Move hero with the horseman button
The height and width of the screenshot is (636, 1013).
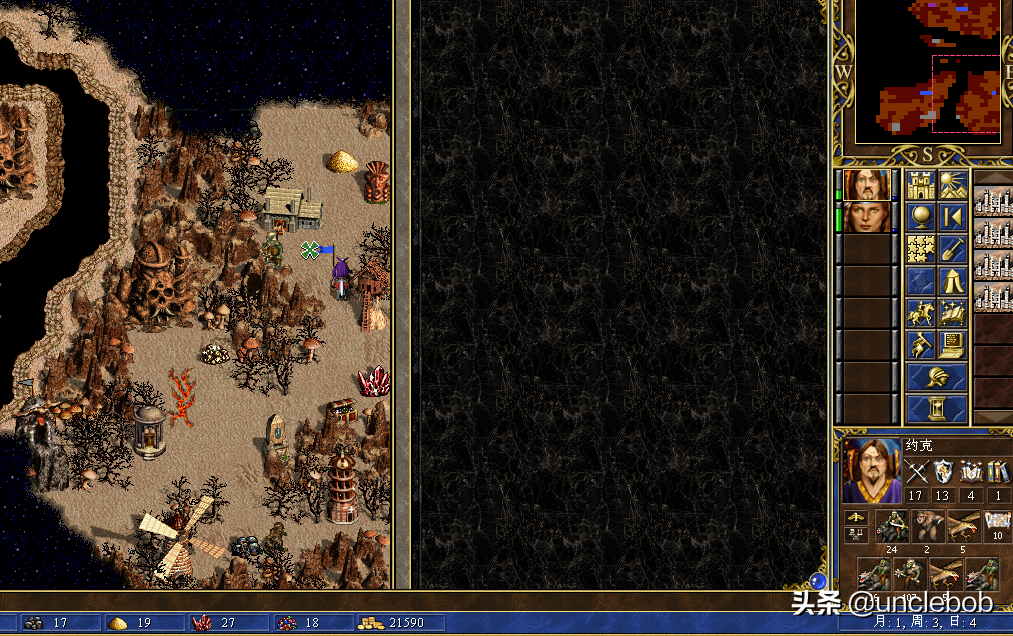[920, 313]
